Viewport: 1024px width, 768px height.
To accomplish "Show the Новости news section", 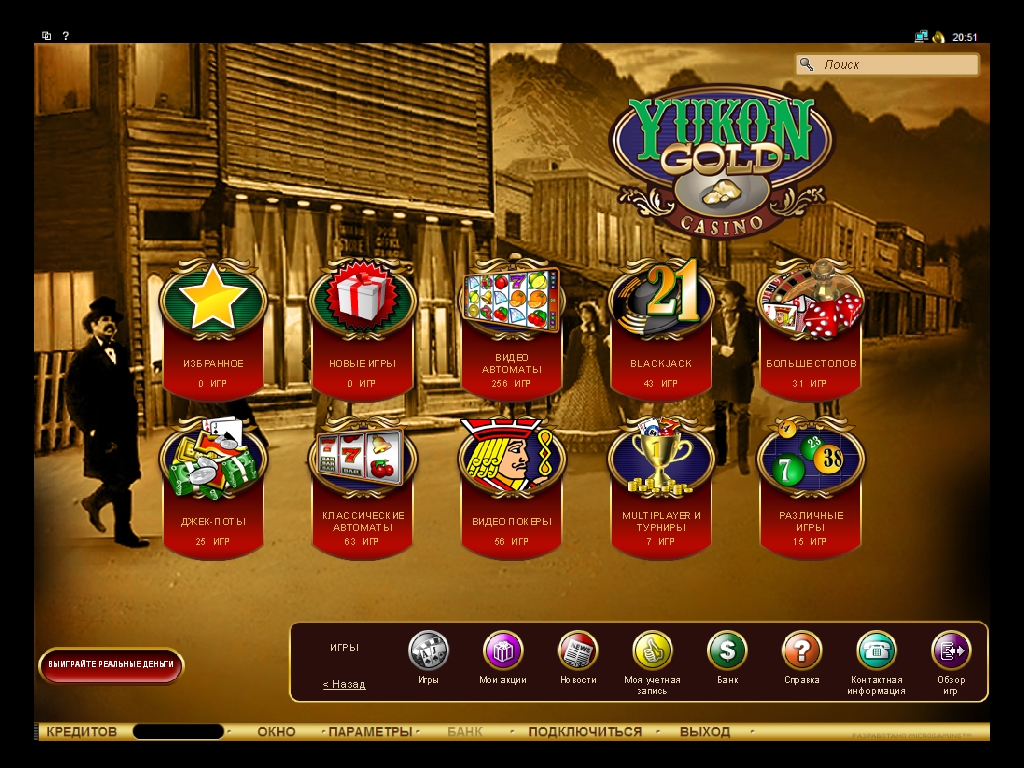I will (578, 651).
